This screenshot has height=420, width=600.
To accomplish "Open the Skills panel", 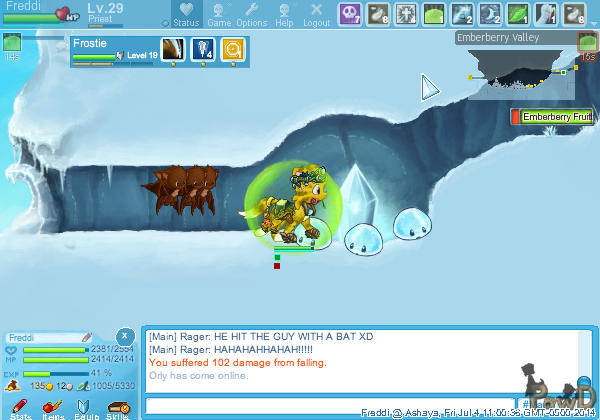I will [x=118, y=409].
